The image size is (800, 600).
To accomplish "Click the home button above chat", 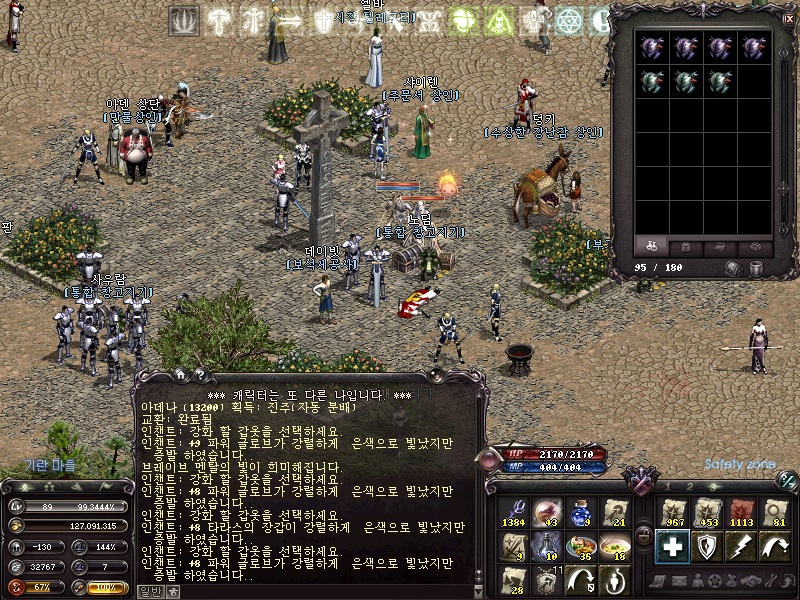I will tap(181, 375).
